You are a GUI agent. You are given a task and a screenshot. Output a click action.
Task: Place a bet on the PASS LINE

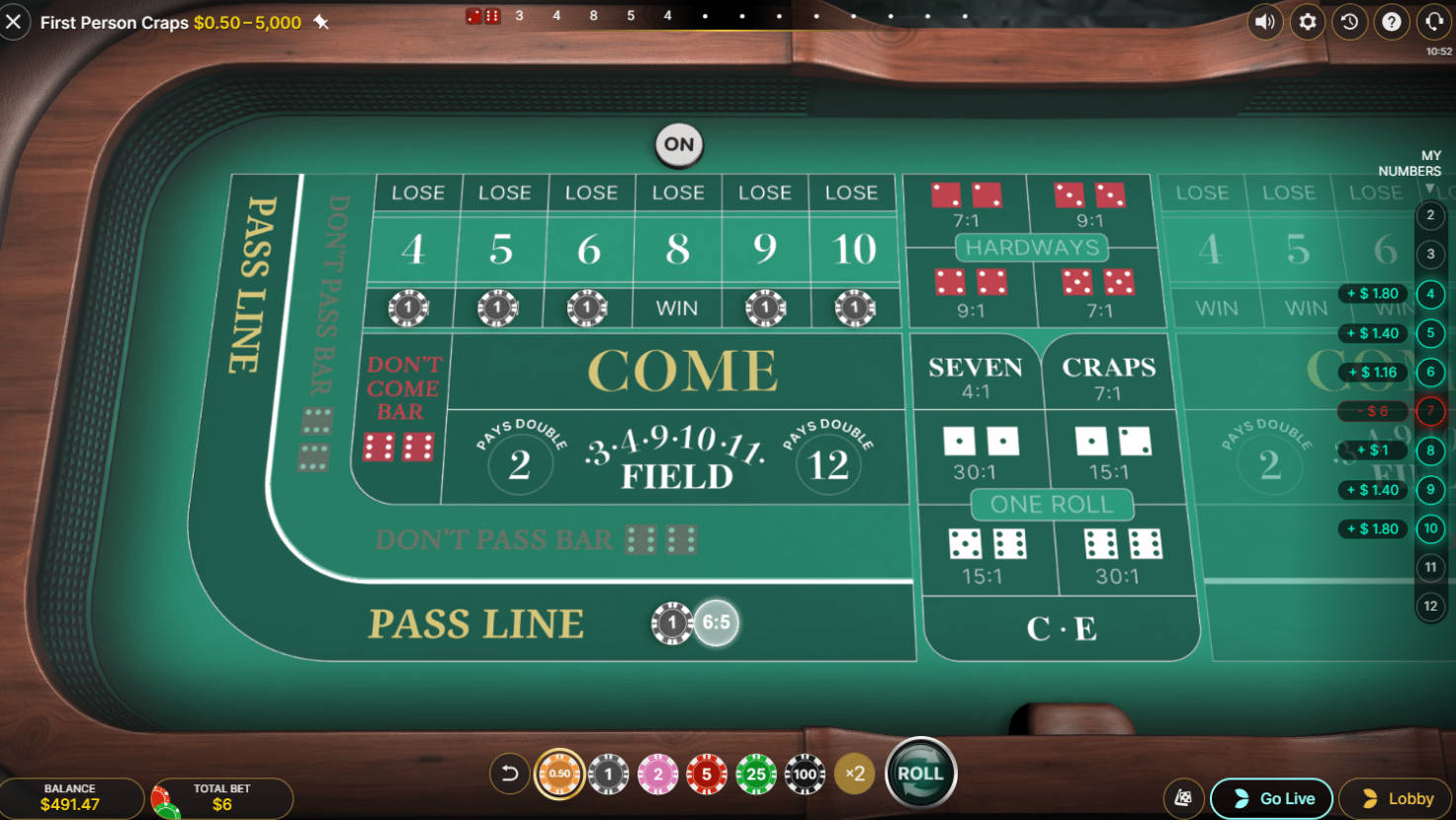coord(475,623)
